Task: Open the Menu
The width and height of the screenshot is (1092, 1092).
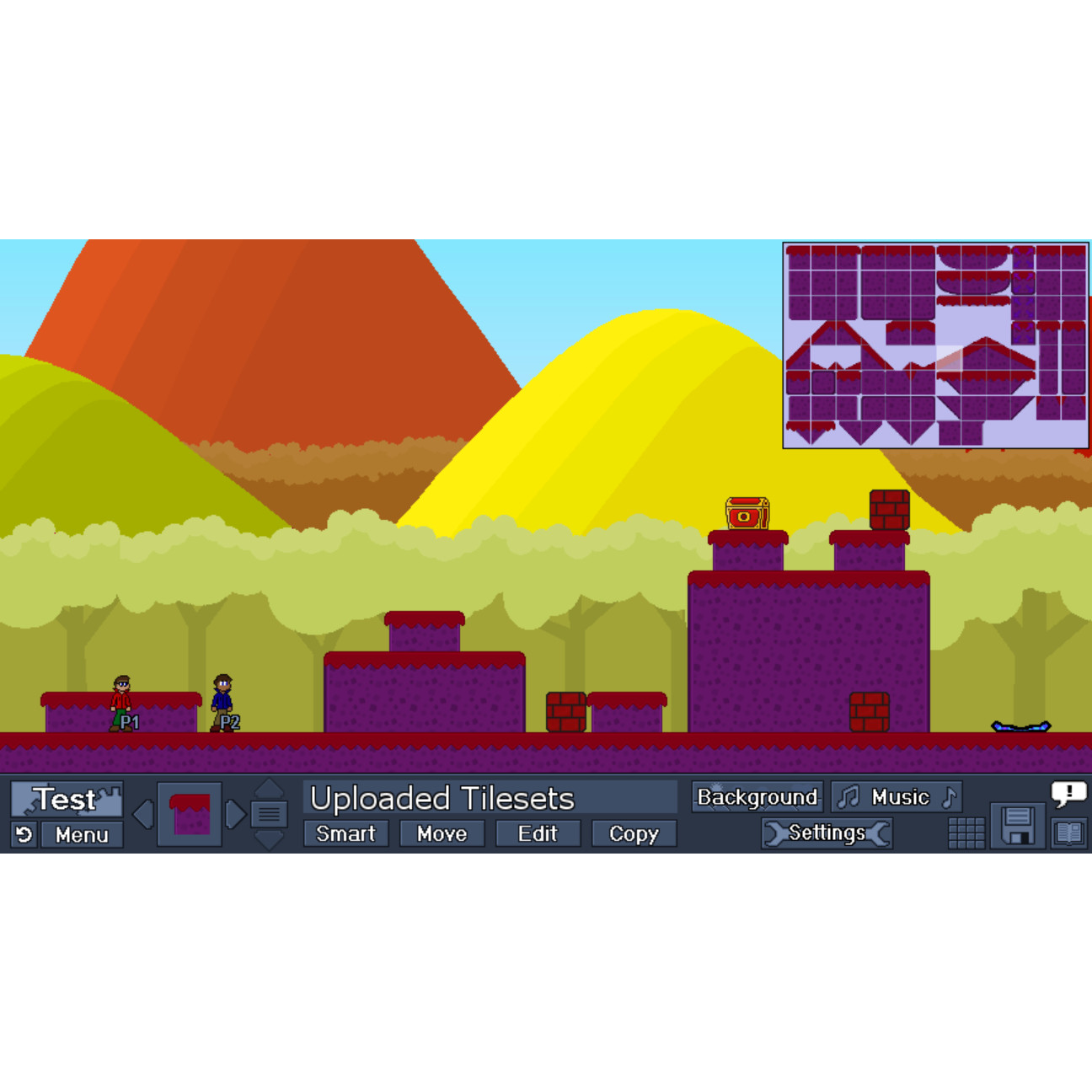Action: [x=82, y=835]
